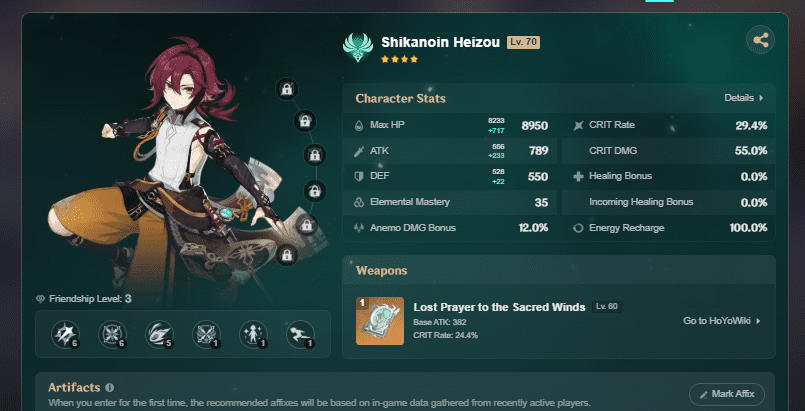Open the sparkling star normal attack talent

coord(66,334)
